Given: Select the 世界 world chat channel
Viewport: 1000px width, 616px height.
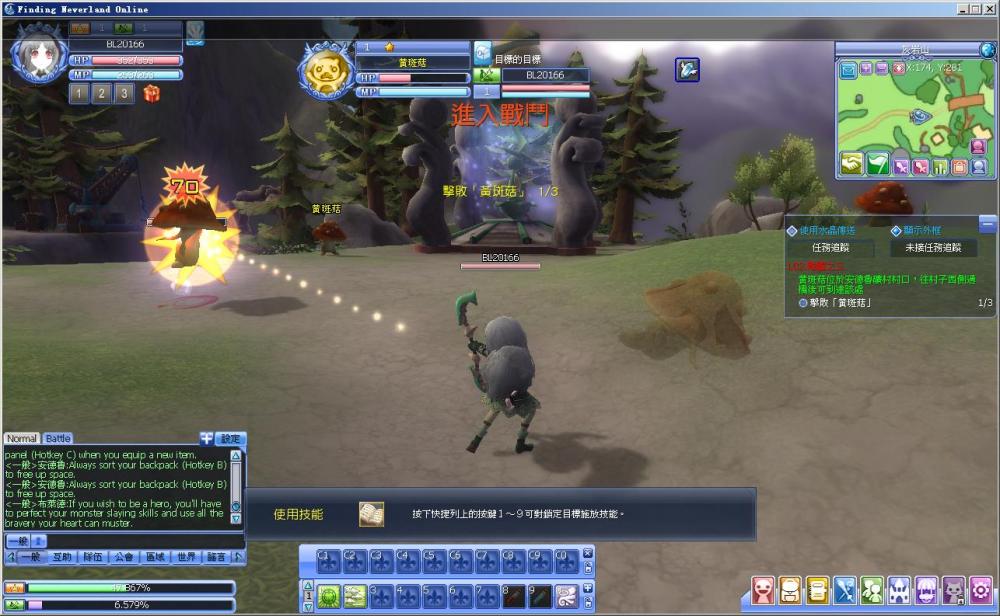Looking at the screenshot, I should (186, 557).
